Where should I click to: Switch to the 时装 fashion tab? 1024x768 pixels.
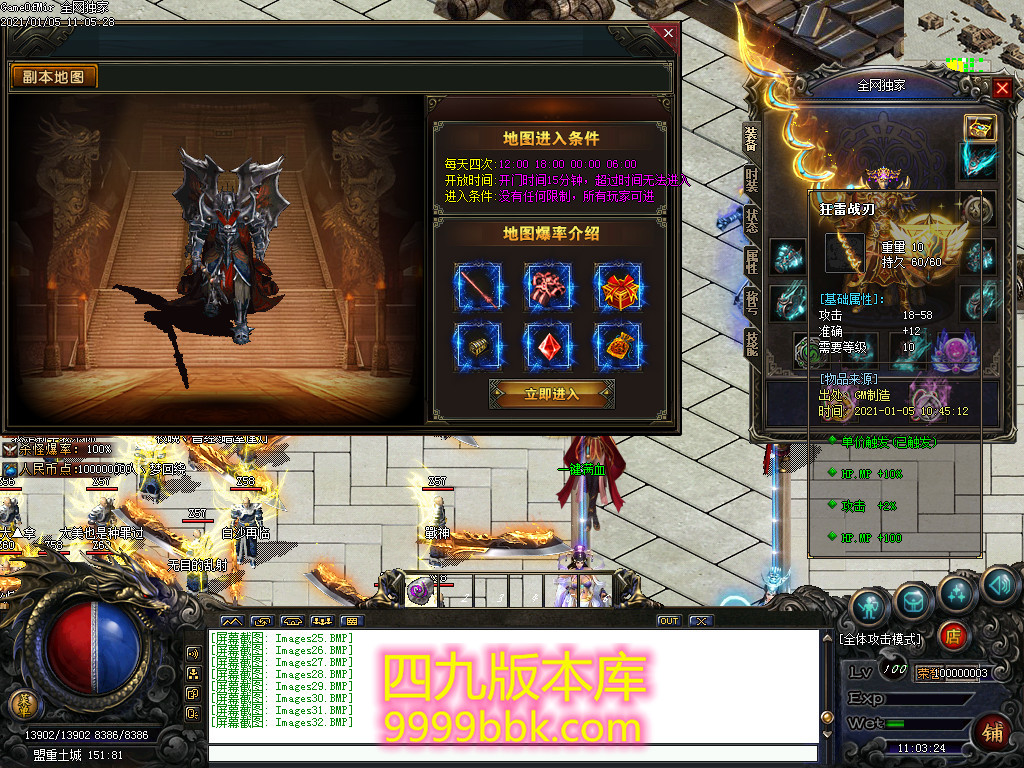[x=751, y=180]
